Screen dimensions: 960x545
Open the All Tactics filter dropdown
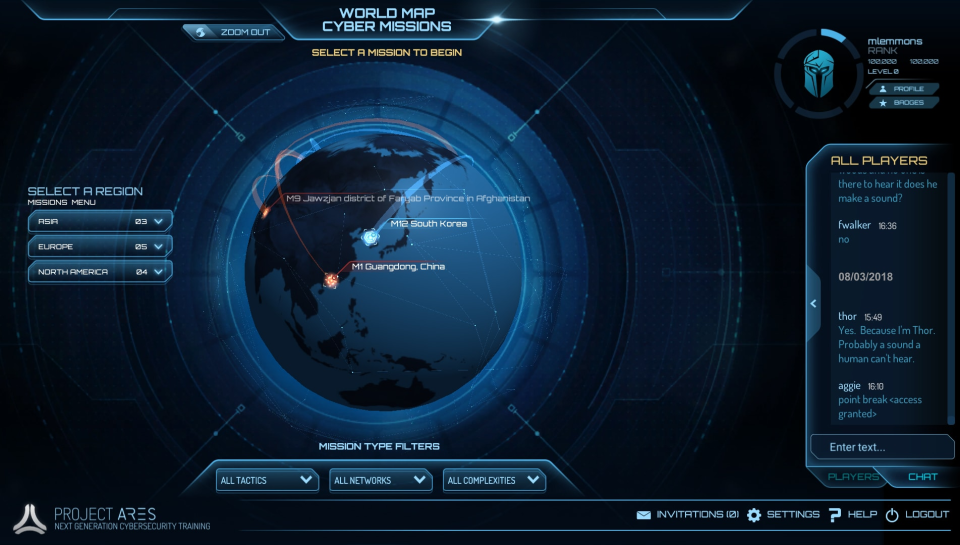[267, 480]
